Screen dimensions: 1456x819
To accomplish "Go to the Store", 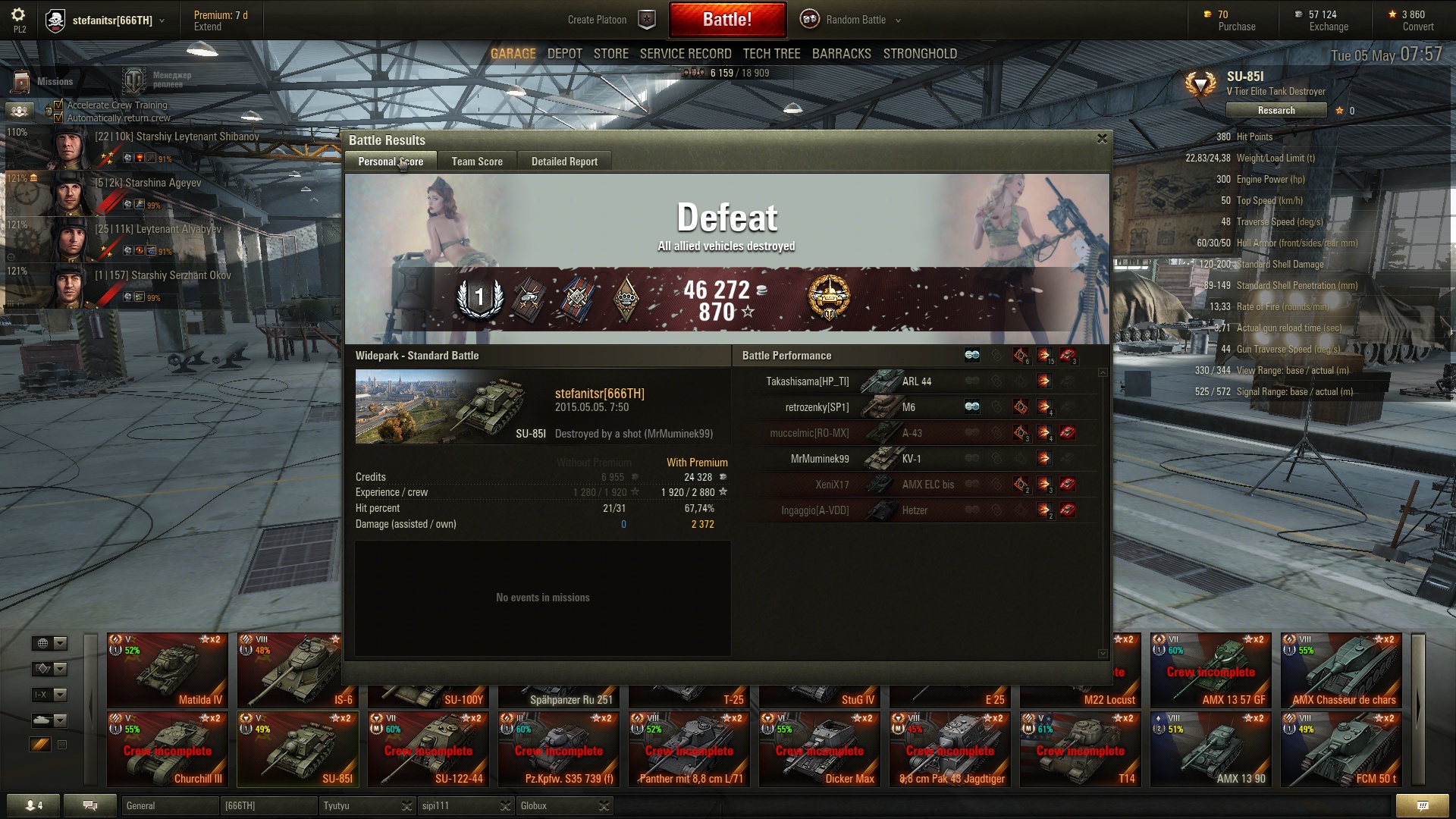I will click(x=611, y=54).
